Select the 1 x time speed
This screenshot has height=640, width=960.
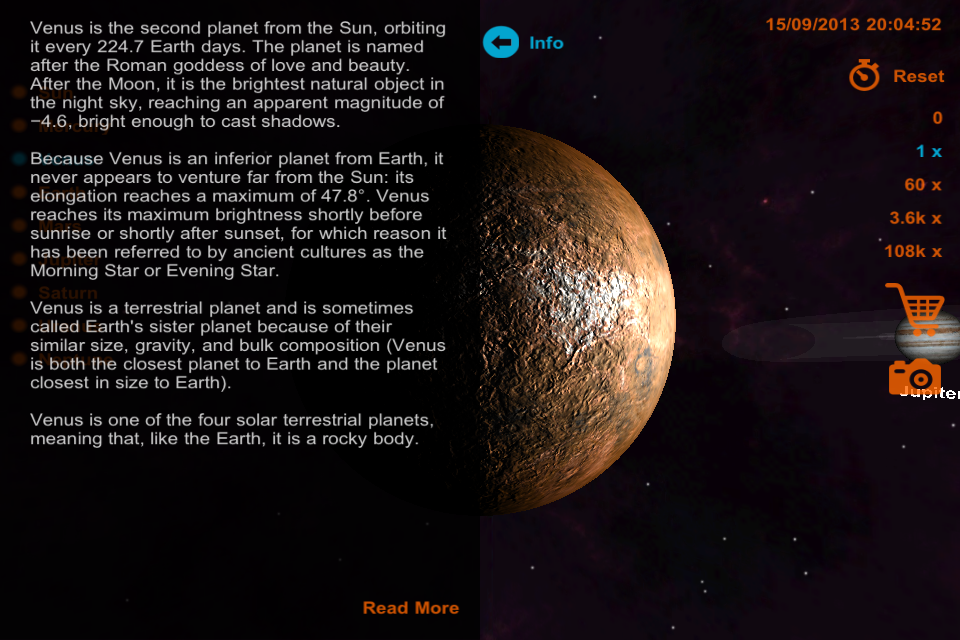[x=929, y=152]
